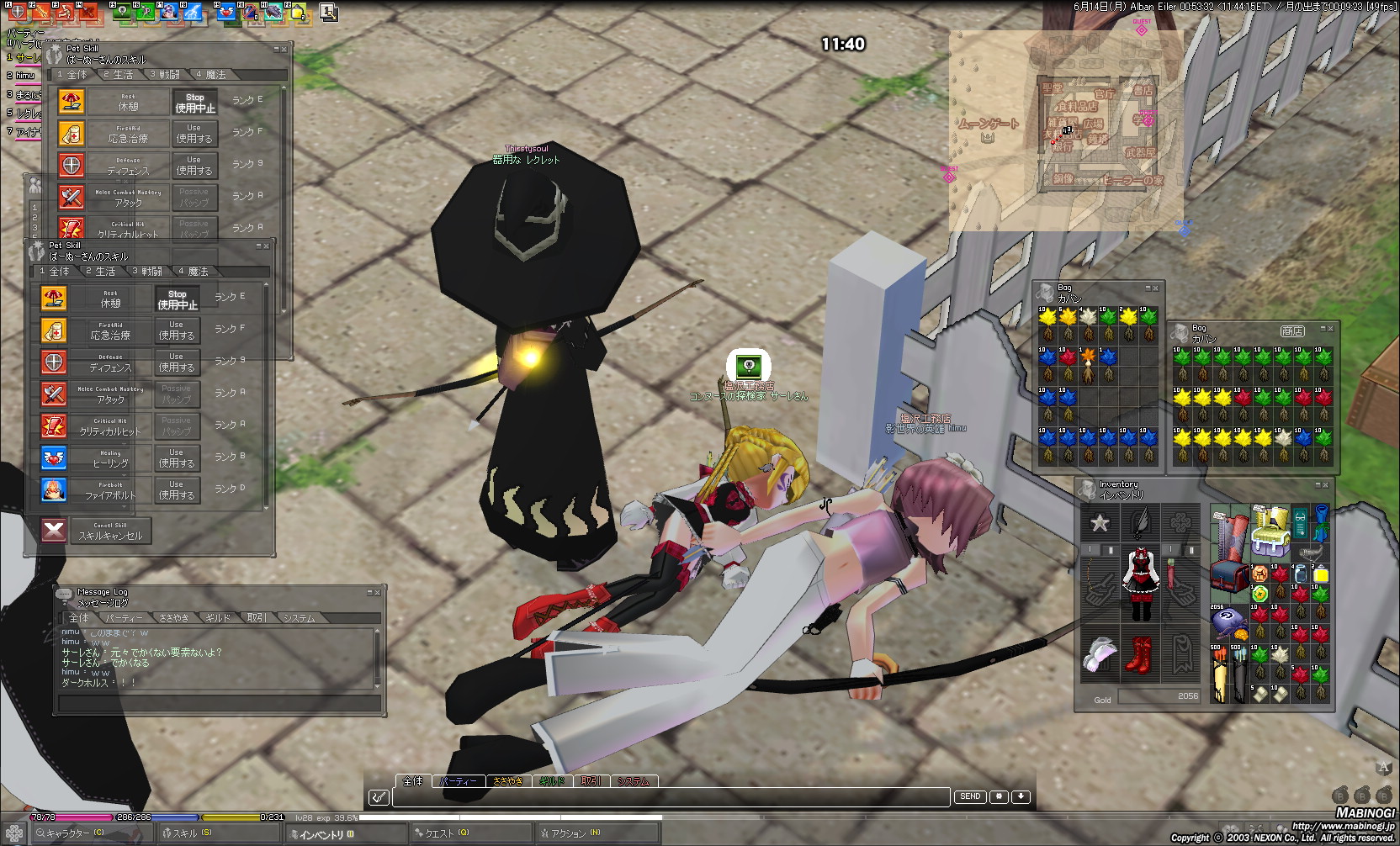
Task: Close the Message Log window
Action: (x=378, y=593)
